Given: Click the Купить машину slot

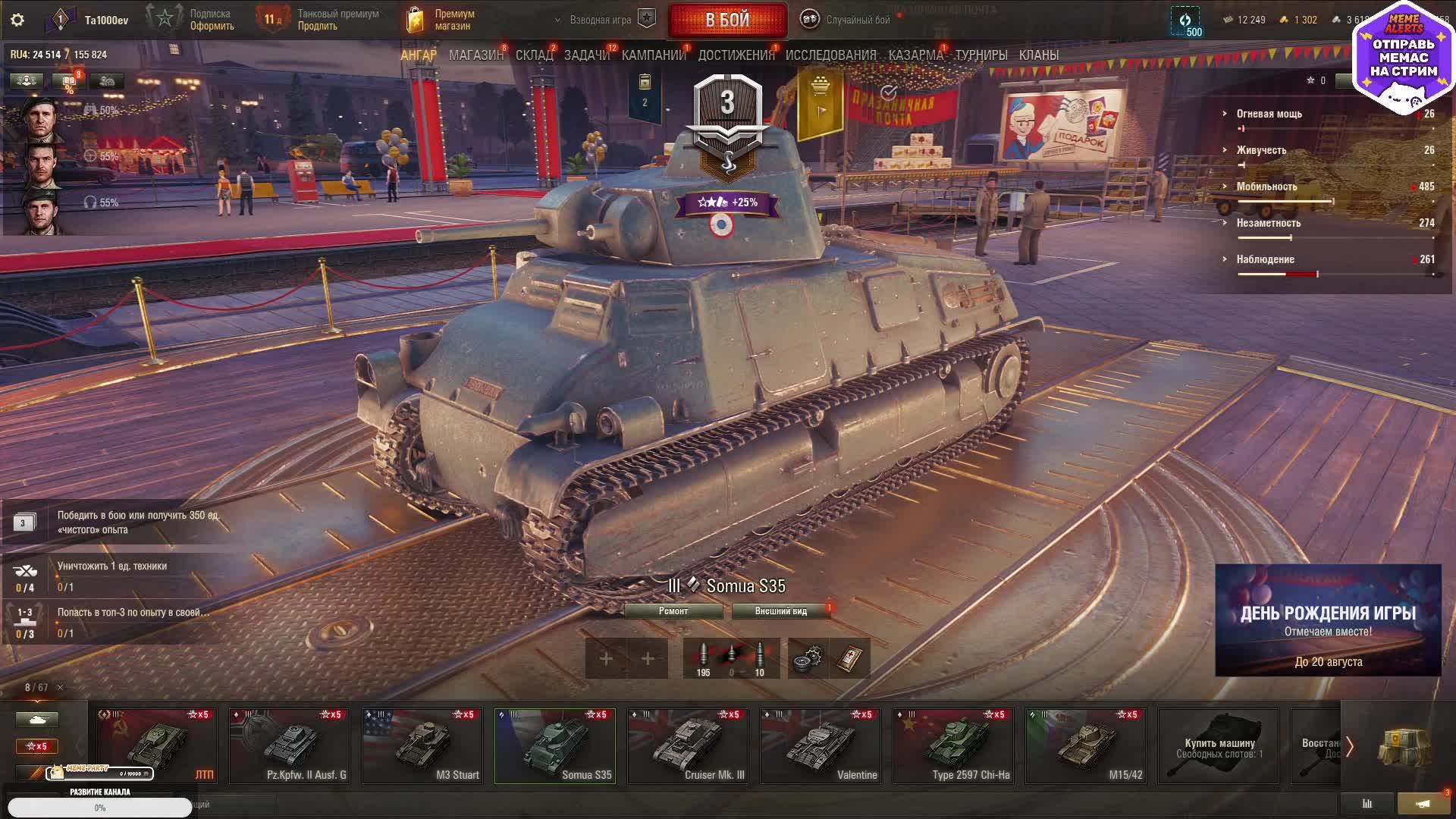Looking at the screenshot, I should point(1219,745).
